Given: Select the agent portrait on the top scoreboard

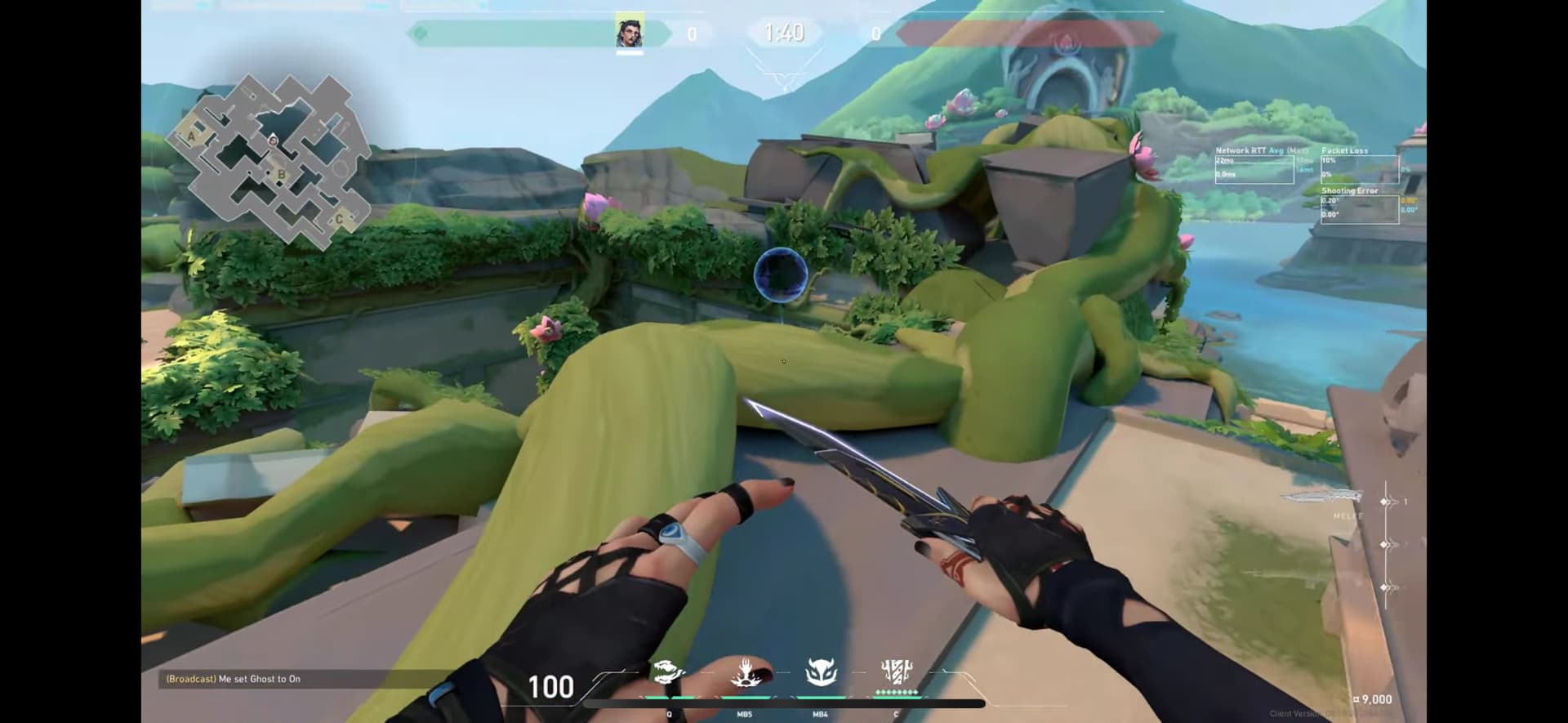Looking at the screenshot, I should coord(629,33).
